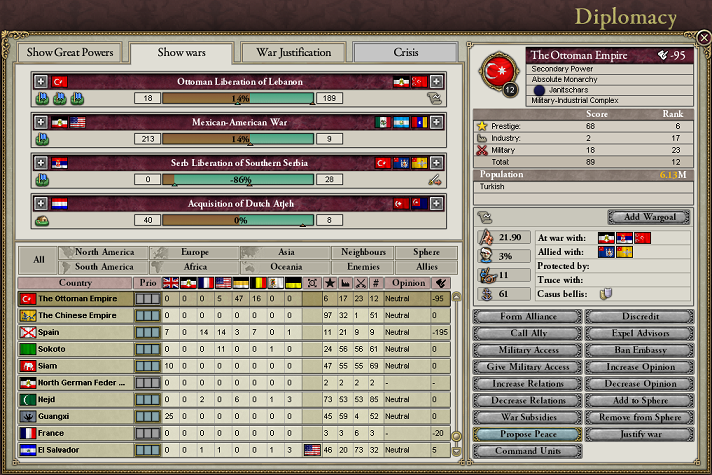Filter countries by Sphere

pos(419,253)
